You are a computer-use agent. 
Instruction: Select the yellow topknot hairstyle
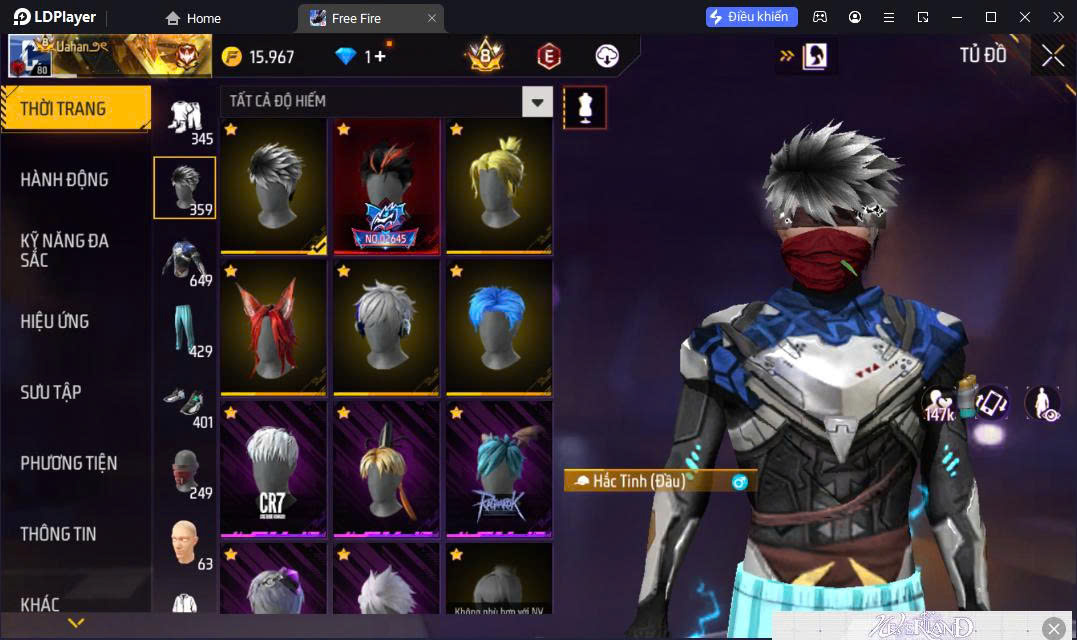point(498,184)
